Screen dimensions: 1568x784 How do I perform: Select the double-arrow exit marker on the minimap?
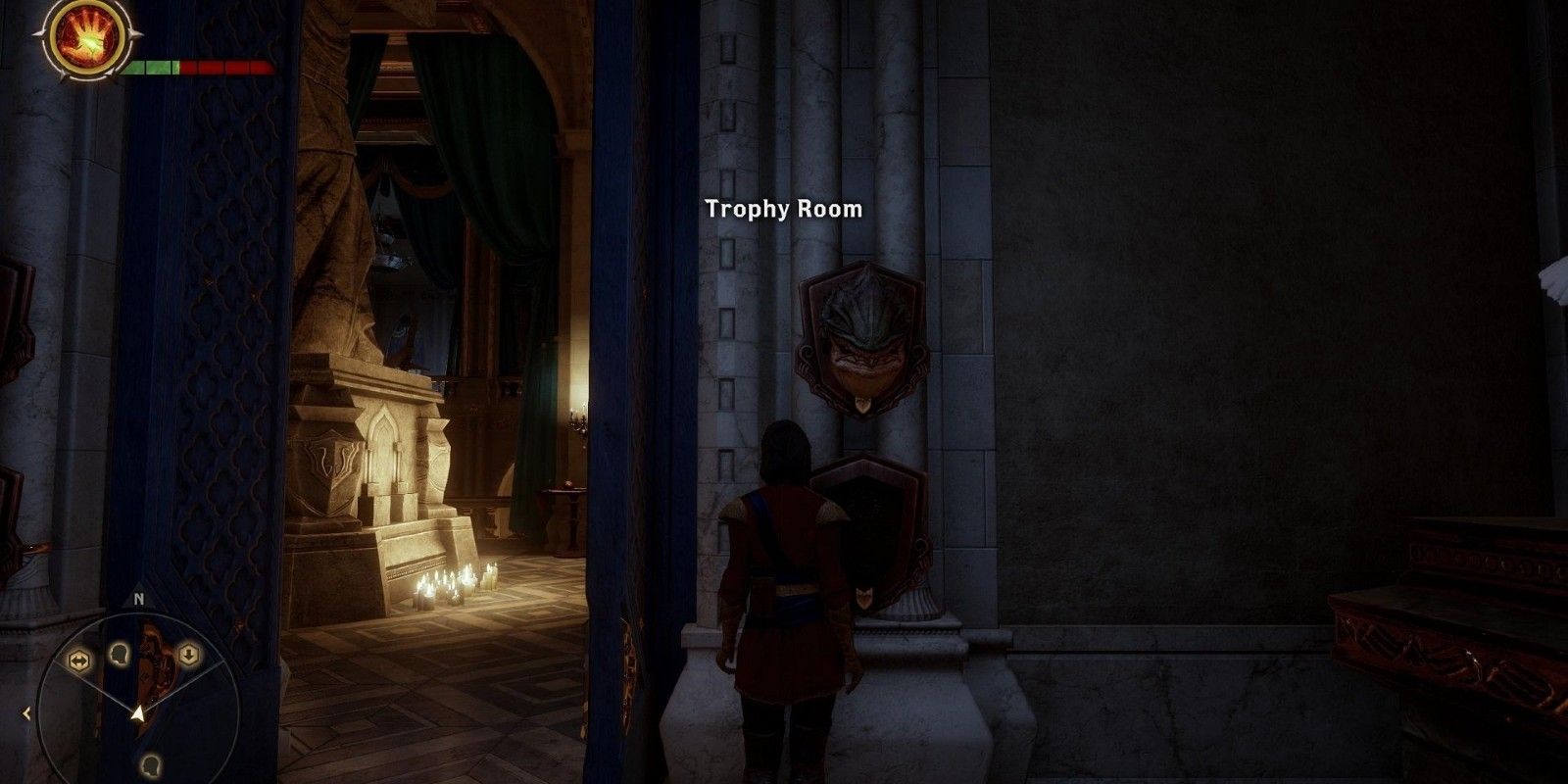[80, 657]
